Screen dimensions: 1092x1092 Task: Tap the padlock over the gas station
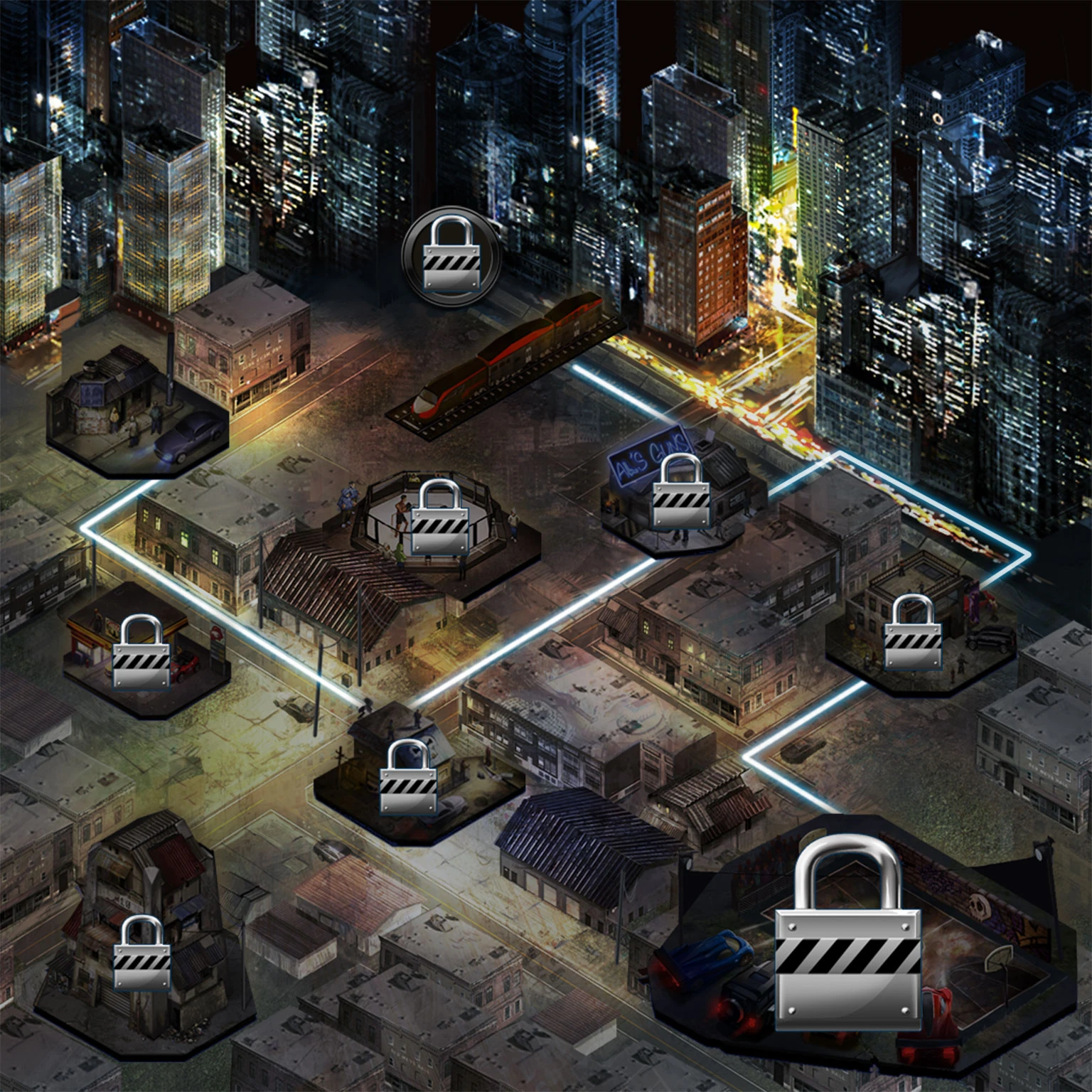click(142, 661)
